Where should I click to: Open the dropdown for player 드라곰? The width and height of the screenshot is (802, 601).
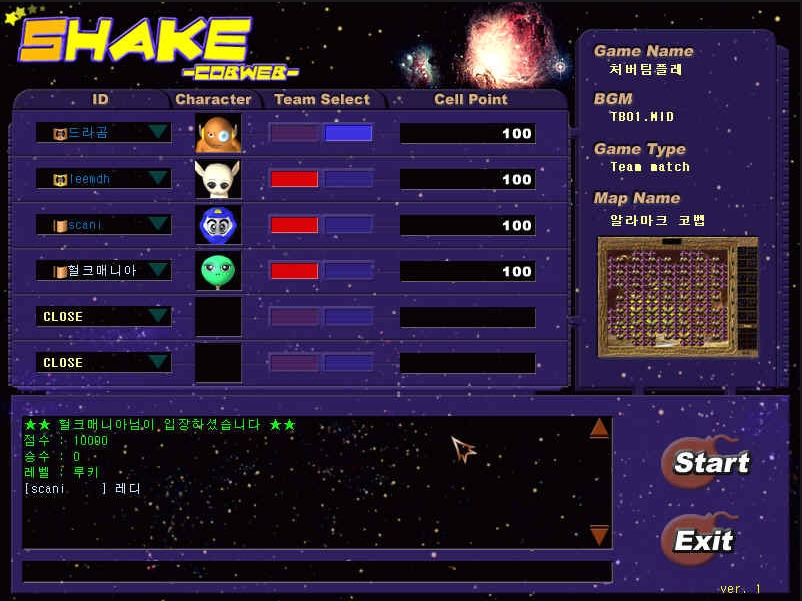pyautogui.click(x=158, y=133)
